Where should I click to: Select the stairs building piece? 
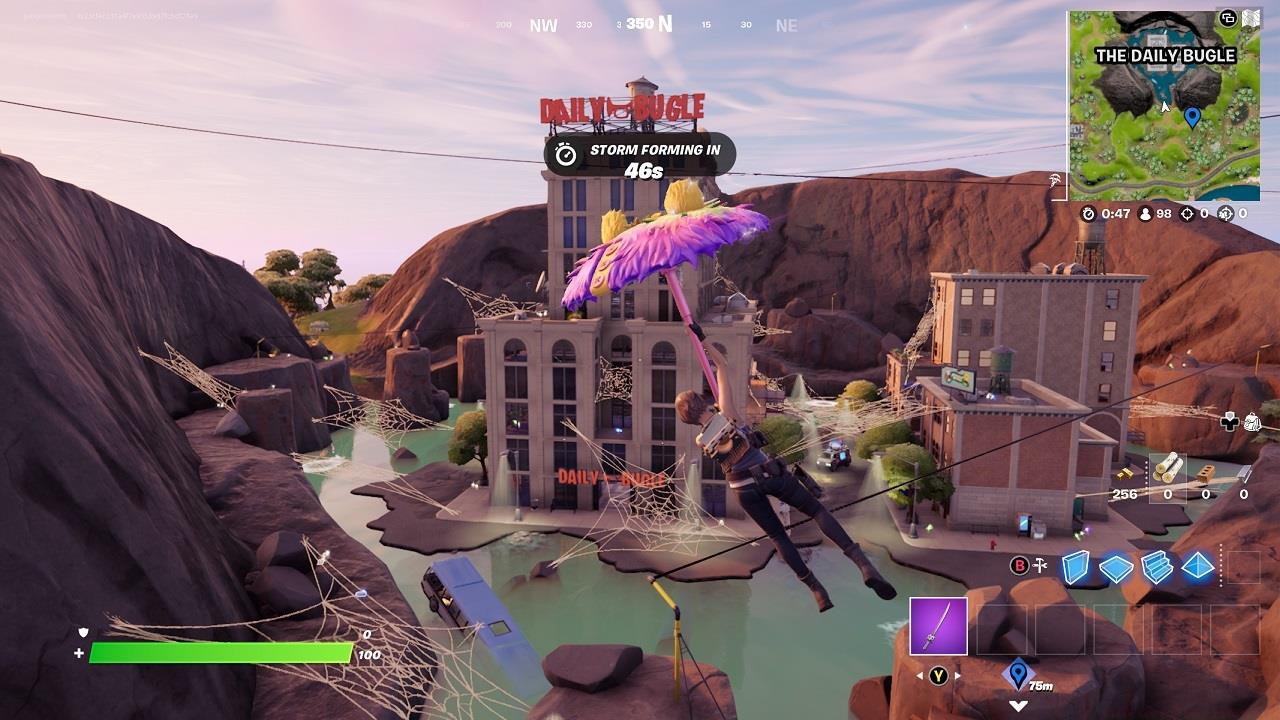1156,567
